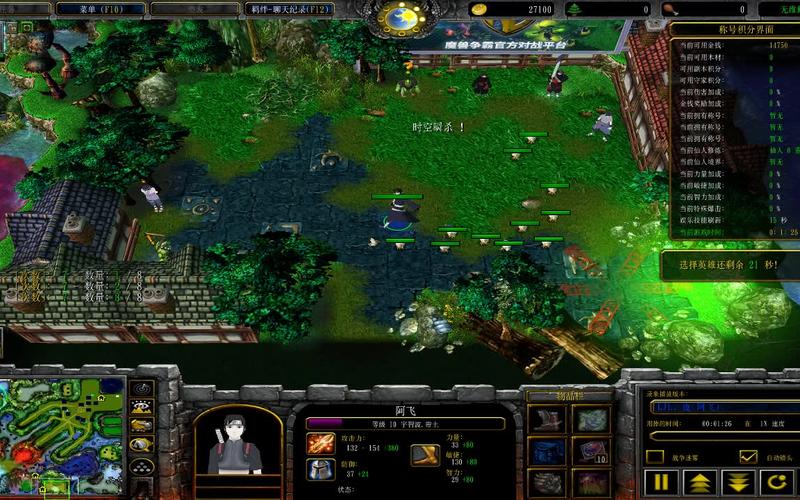Pause the replay playback
This screenshot has width=800, height=500.
[x=662, y=482]
